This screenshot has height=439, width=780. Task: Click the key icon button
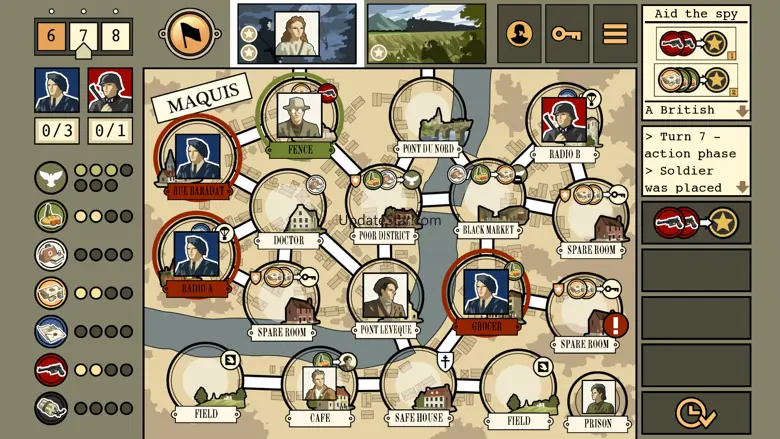coord(566,34)
